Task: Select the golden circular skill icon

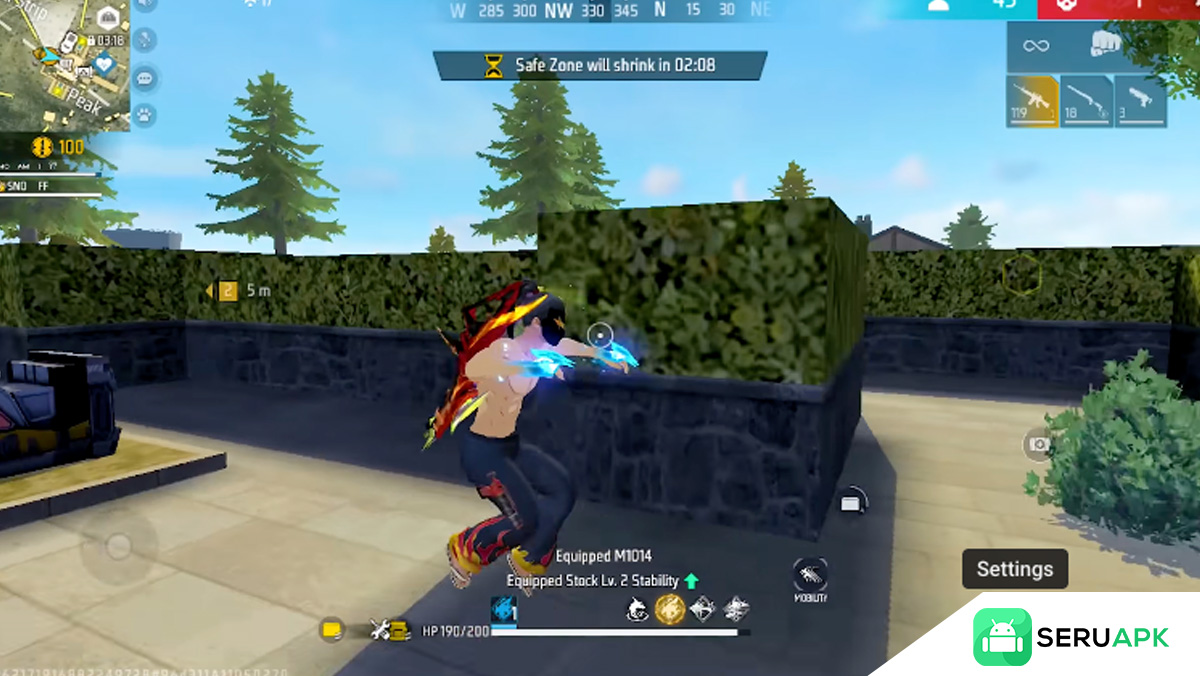Action: 669,608
